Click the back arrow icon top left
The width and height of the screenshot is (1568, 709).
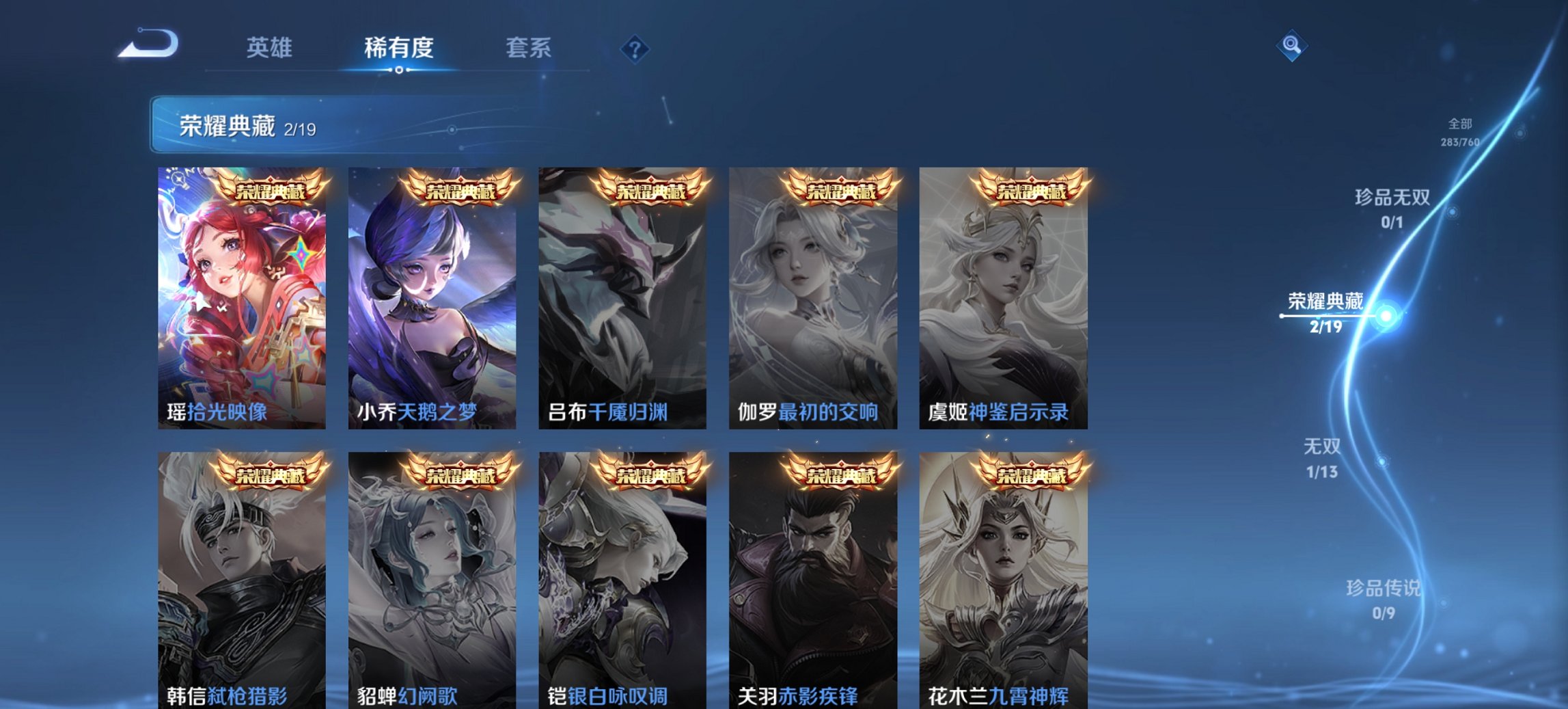point(147,44)
